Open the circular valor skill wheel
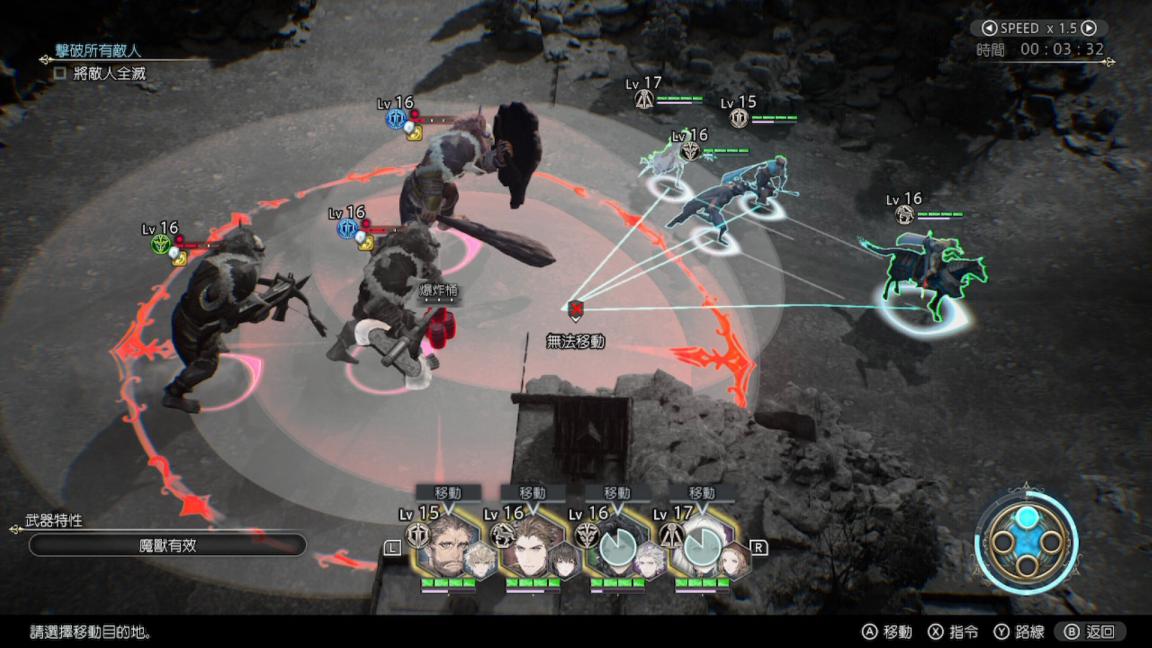 [1026, 542]
